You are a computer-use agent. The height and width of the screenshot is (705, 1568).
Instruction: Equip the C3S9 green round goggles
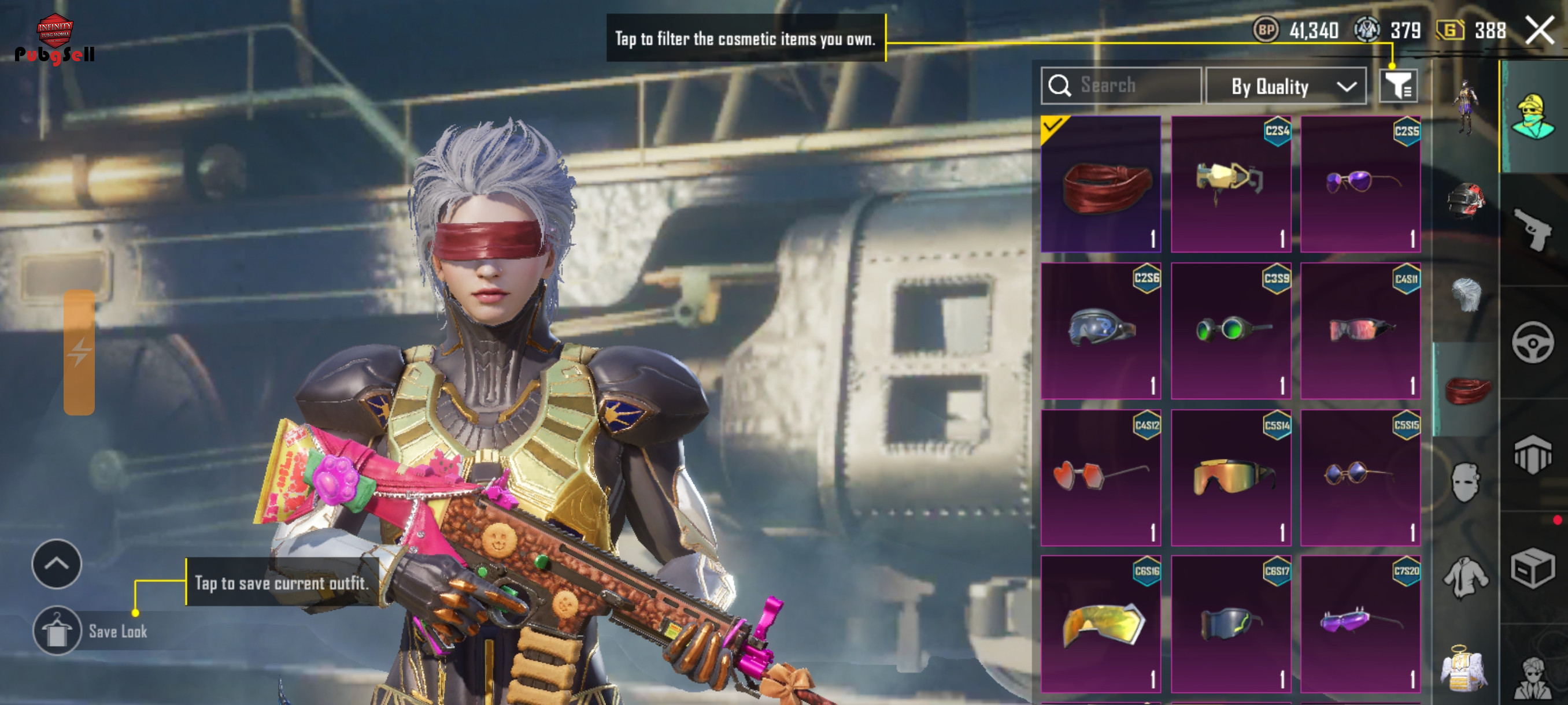click(1231, 331)
